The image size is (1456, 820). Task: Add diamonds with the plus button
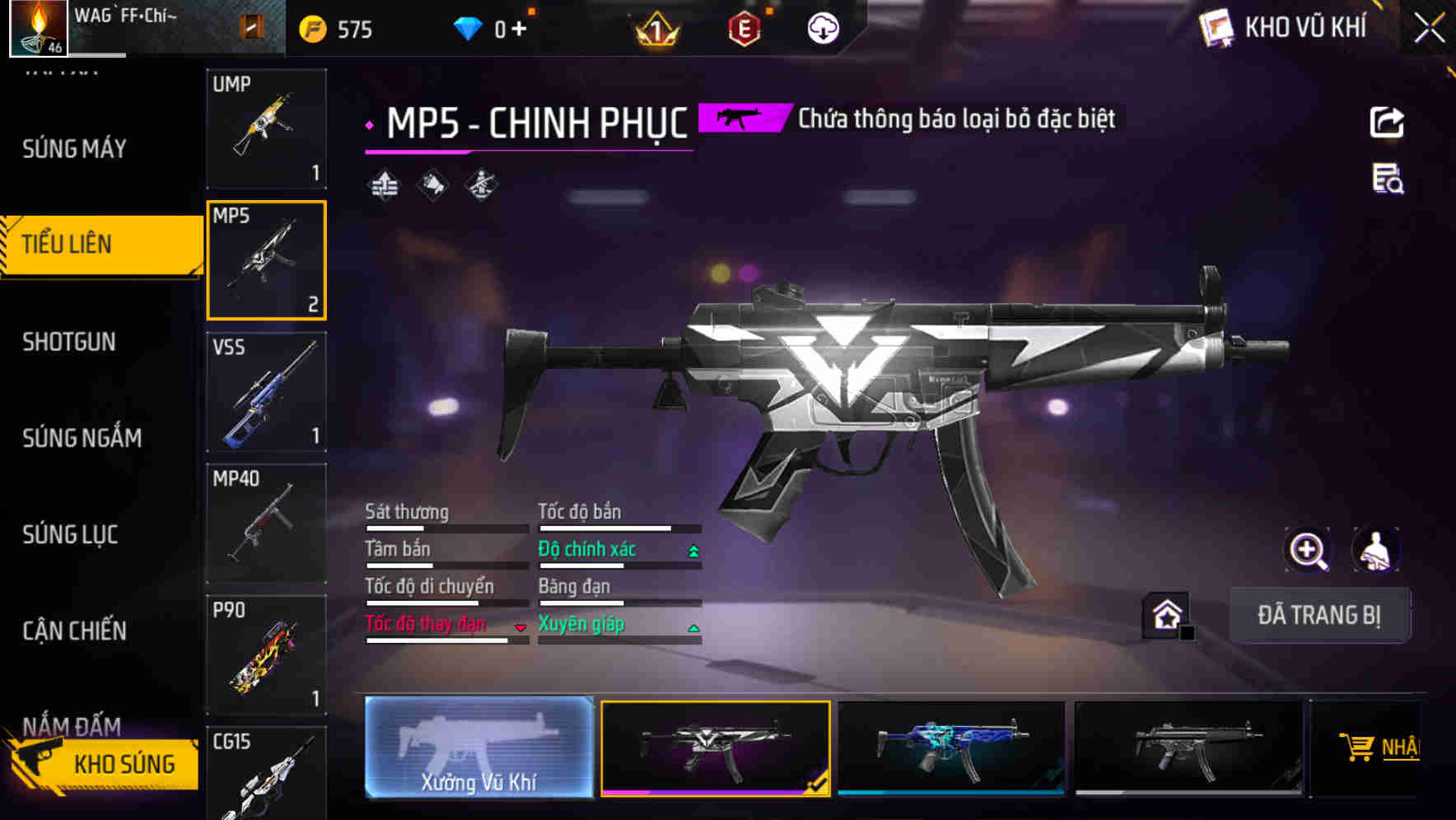(x=519, y=30)
